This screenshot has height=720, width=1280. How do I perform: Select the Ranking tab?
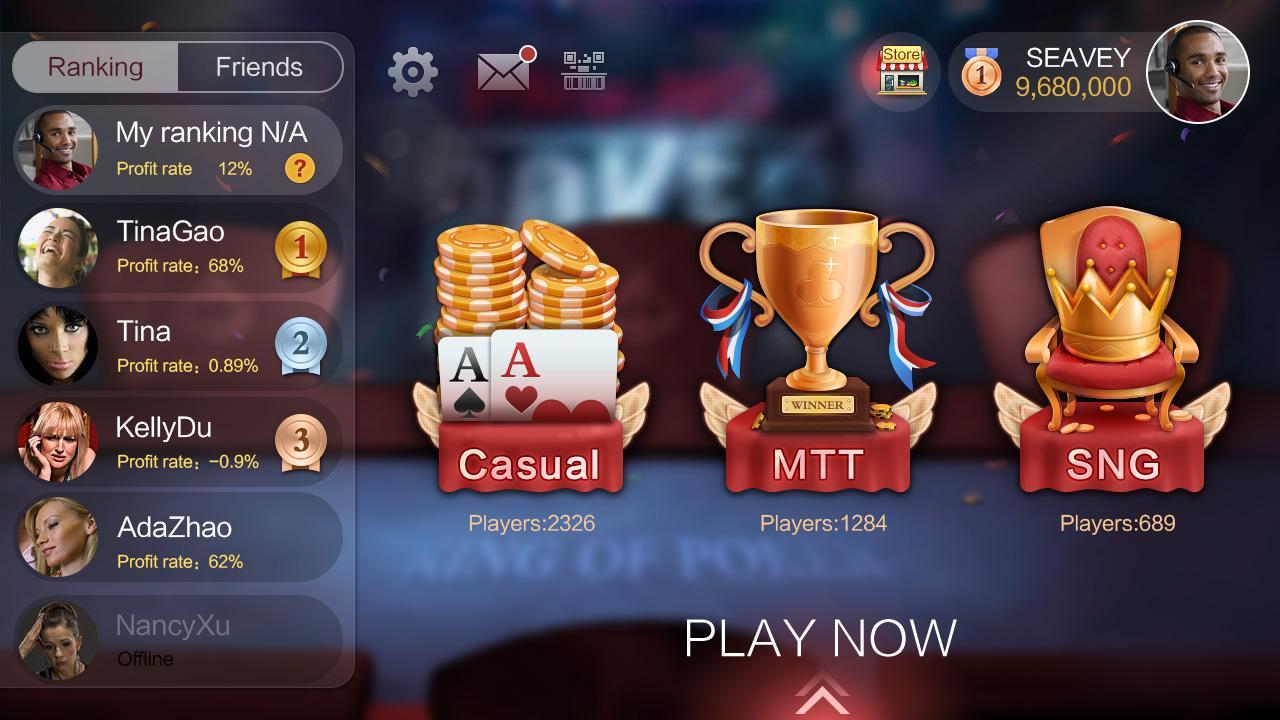tap(96, 67)
